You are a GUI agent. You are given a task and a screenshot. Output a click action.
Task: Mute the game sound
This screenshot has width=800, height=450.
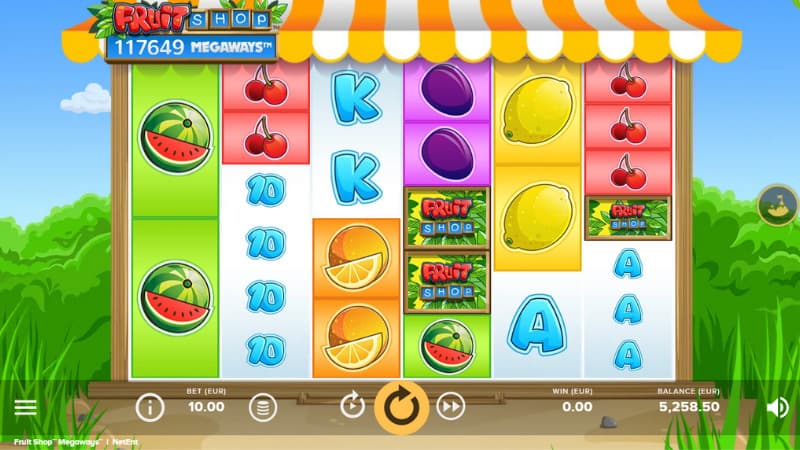tap(777, 407)
